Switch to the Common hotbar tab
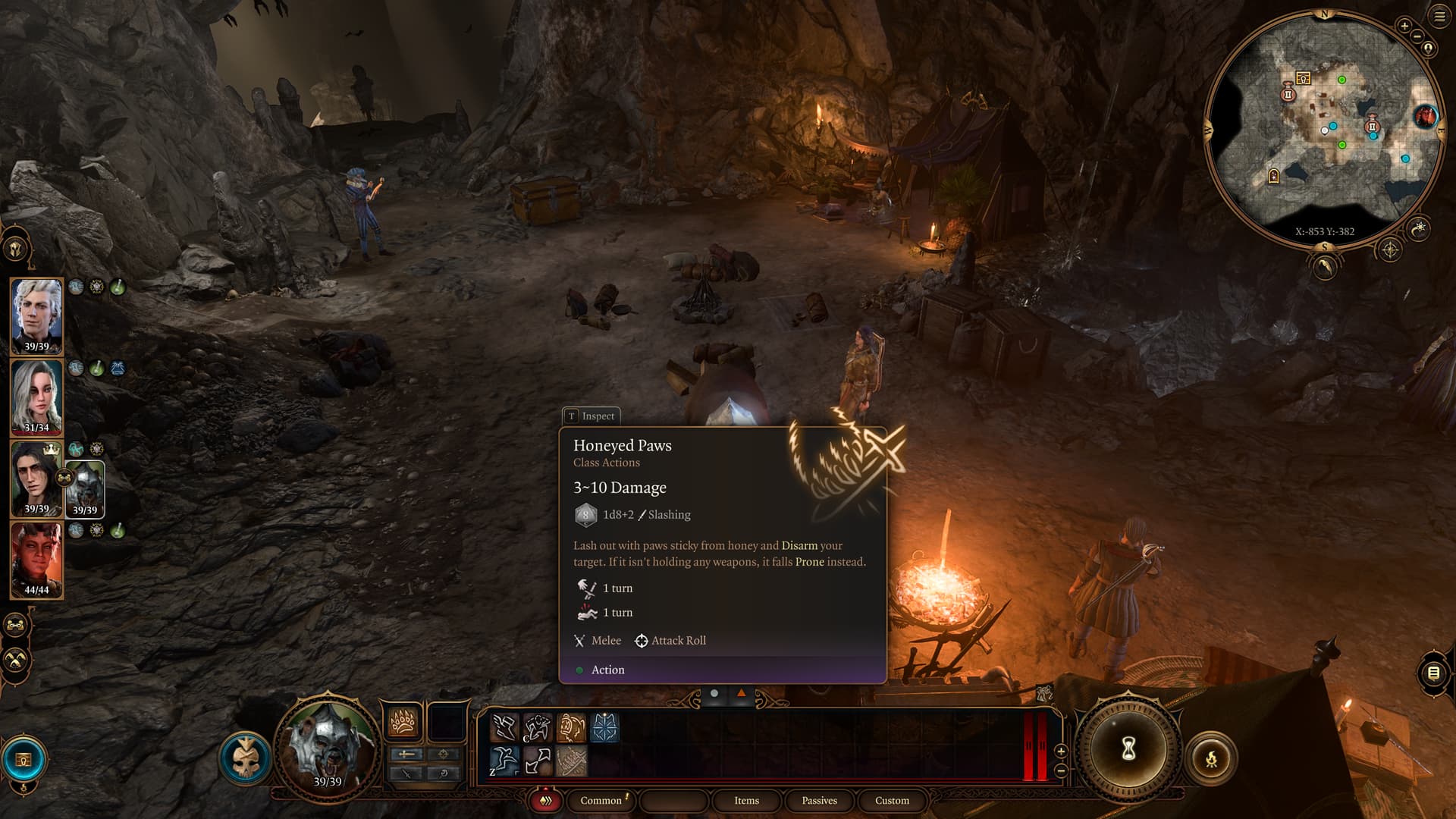This screenshot has height=819, width=1456. click(601, 801)
